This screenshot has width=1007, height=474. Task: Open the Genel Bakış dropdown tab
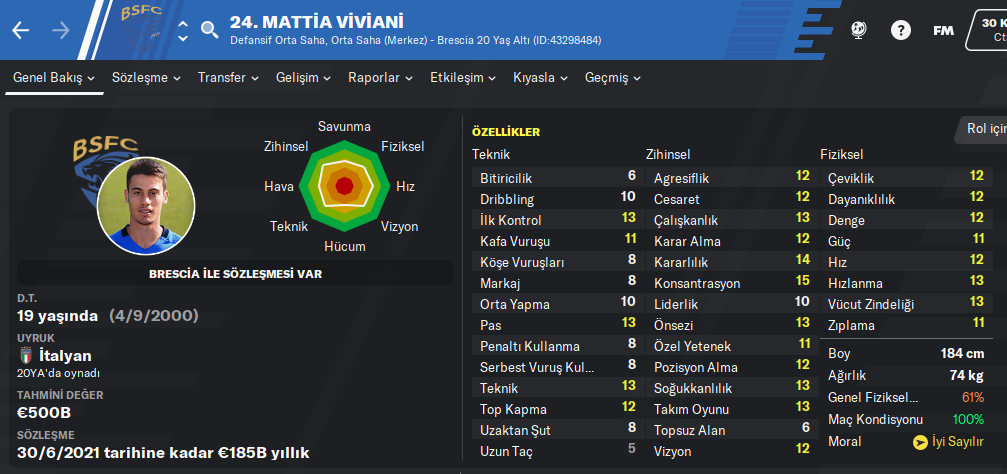coord(54,77)
